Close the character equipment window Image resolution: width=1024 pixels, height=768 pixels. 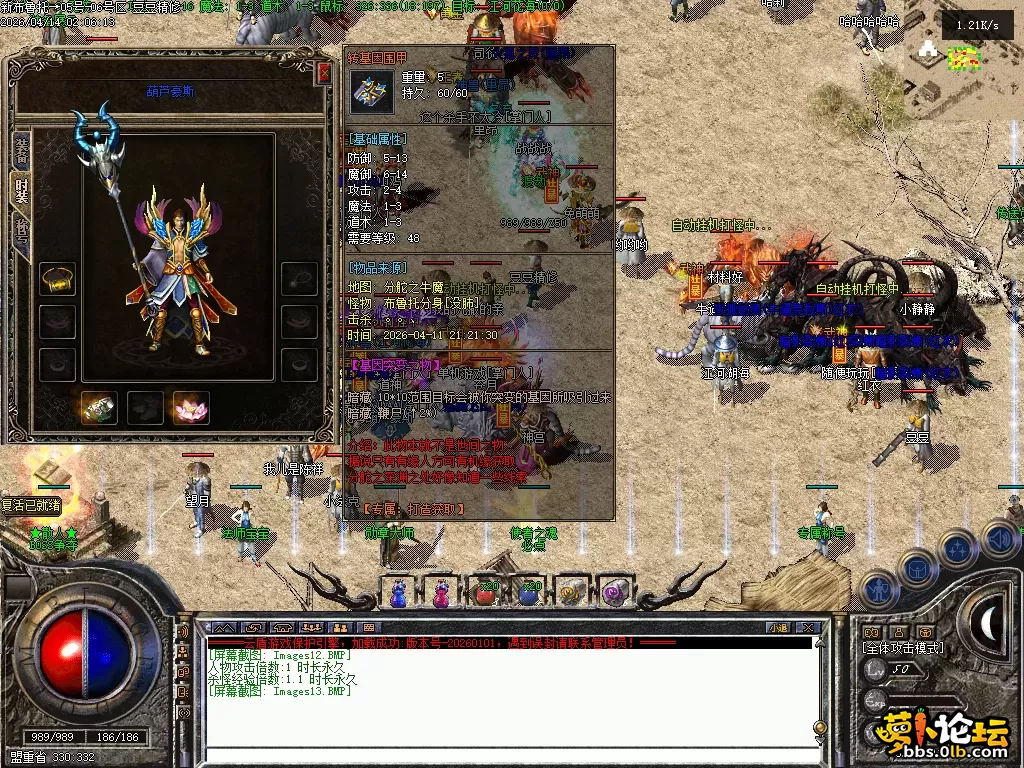tap(323, 73)
